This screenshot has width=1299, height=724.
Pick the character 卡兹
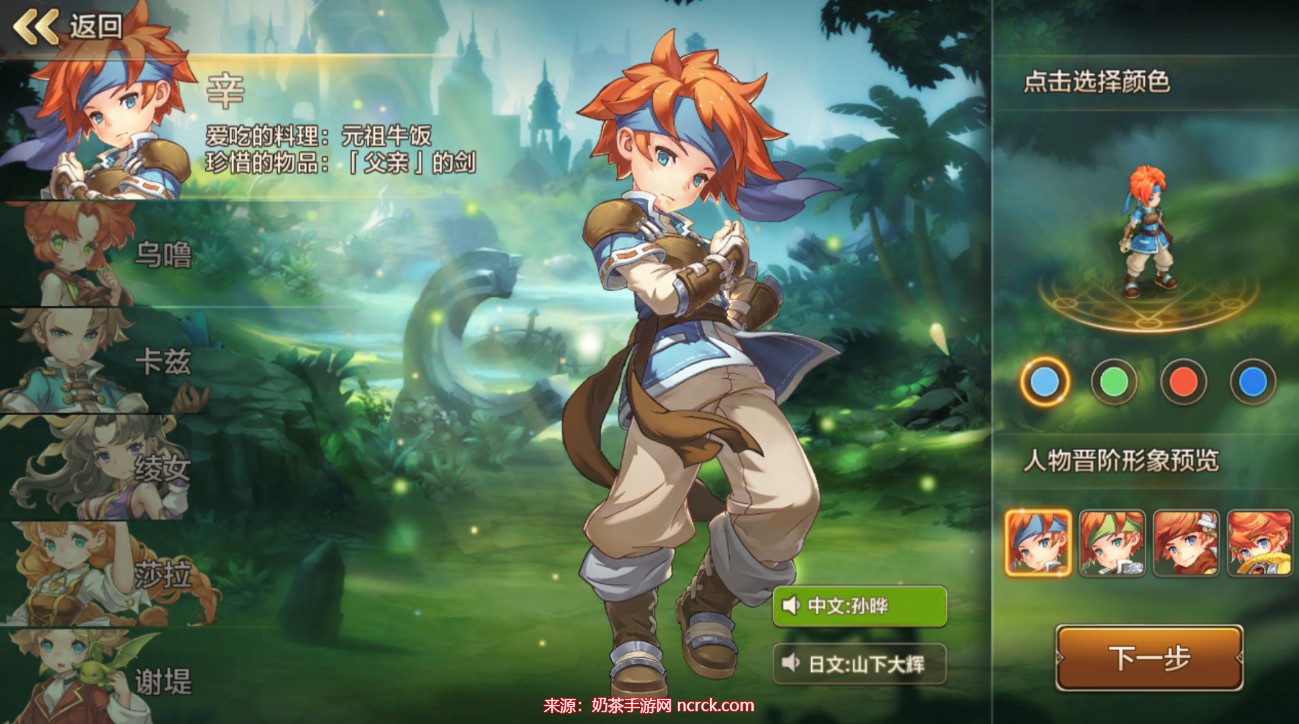click(110, 360)
